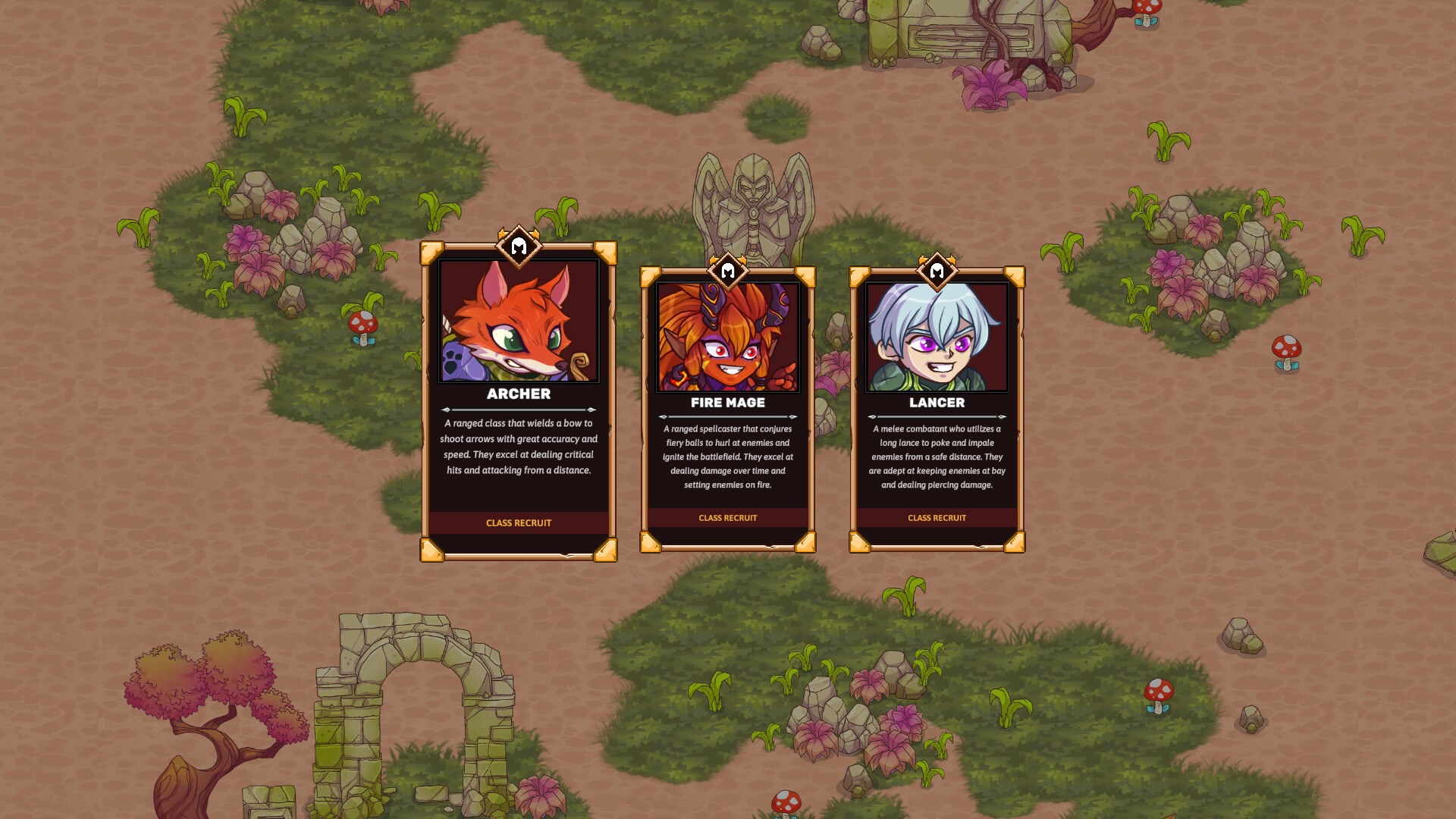Choose the Fire Mage class card

point(727,409)
